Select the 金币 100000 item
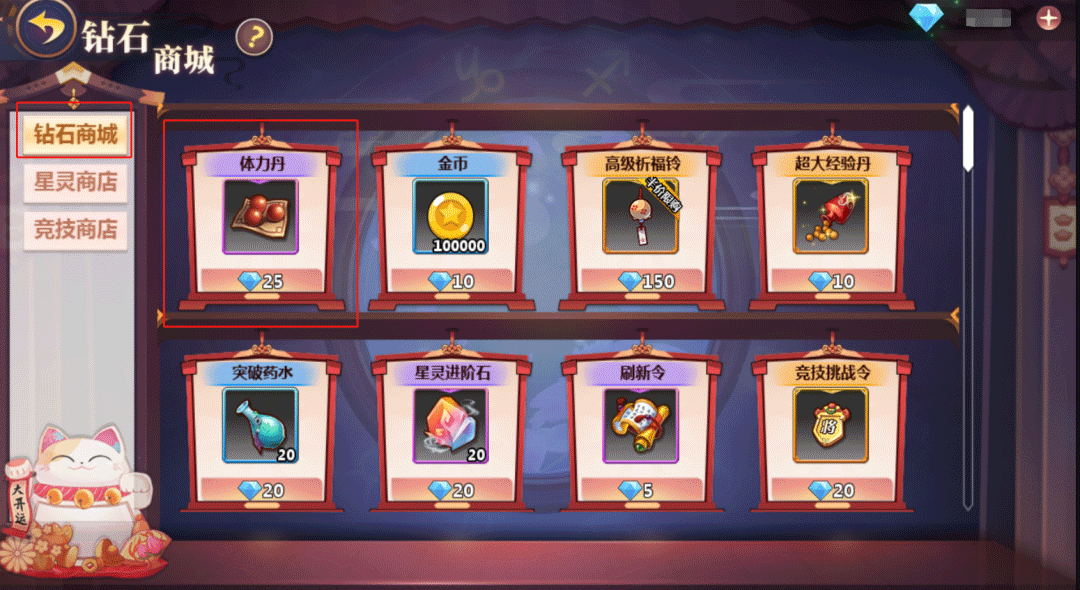1080x590 pixels. pos(450,217)
